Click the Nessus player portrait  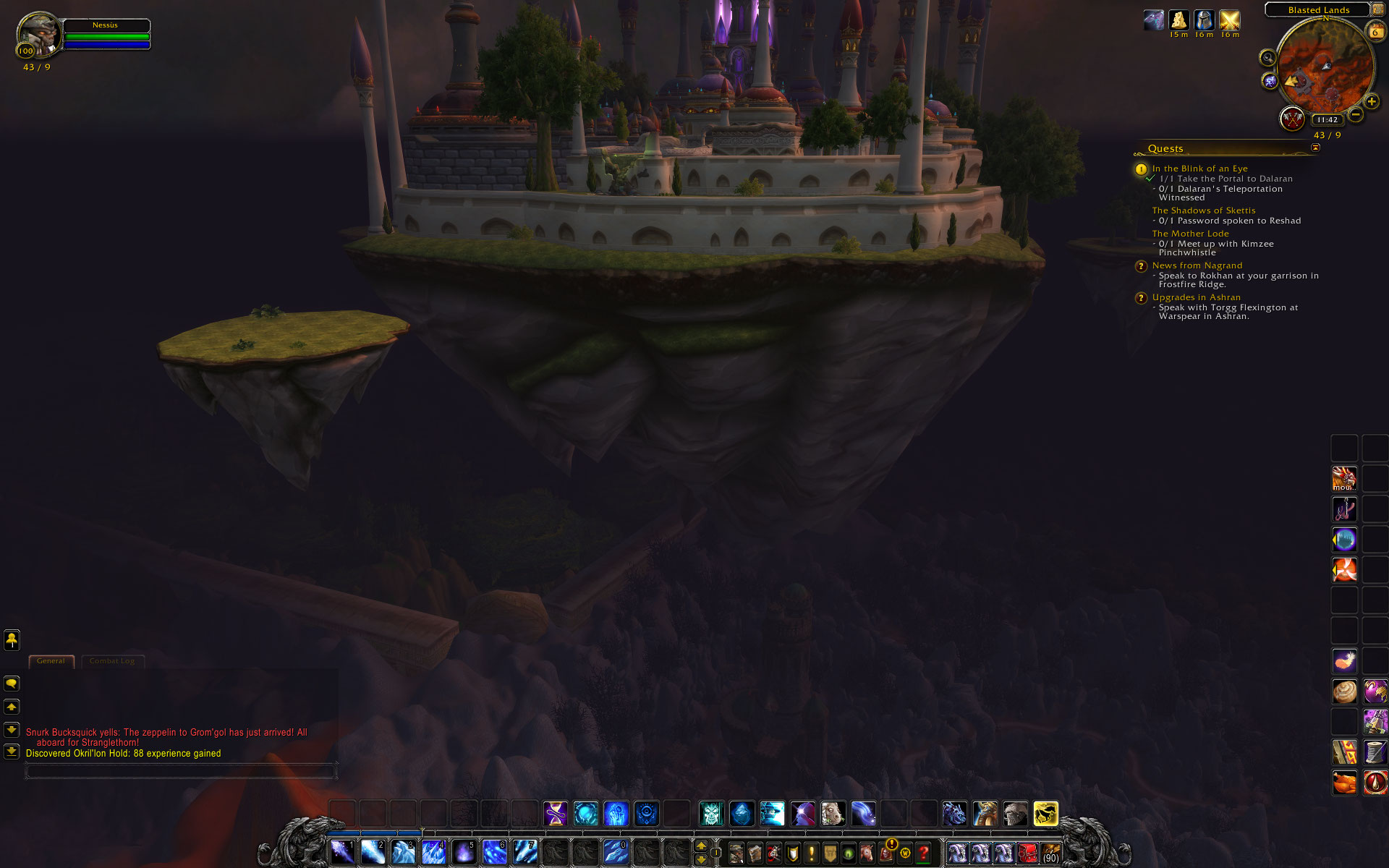coord(39,34)
